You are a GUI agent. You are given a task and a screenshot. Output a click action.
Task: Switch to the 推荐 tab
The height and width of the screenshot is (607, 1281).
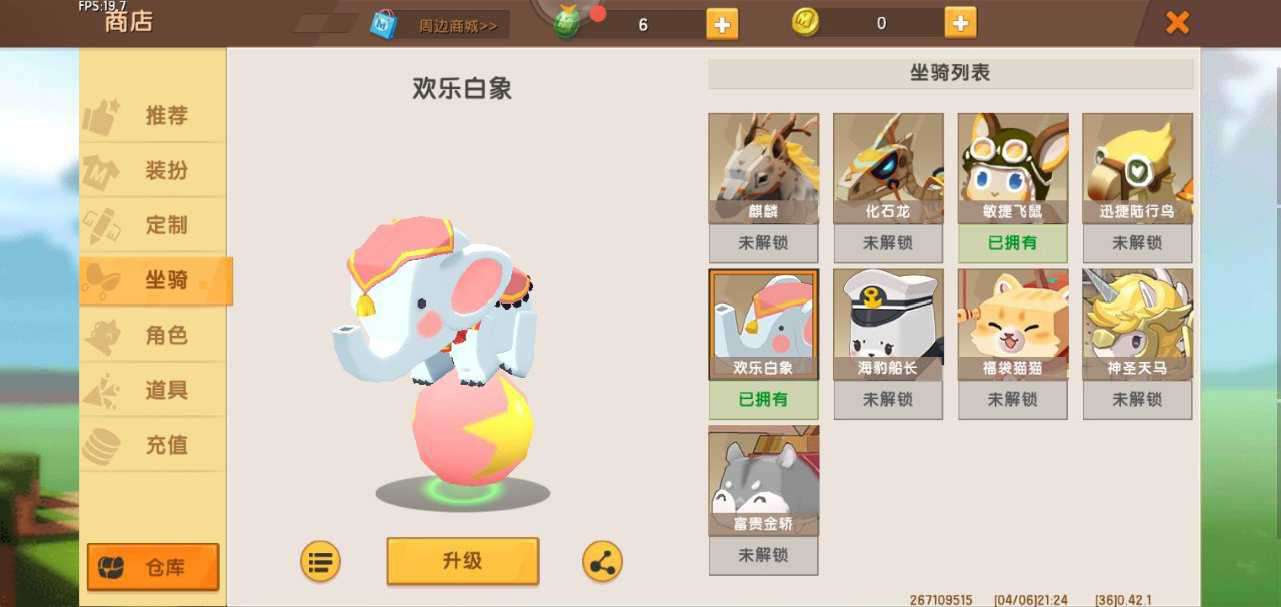(x=153, y=116)
